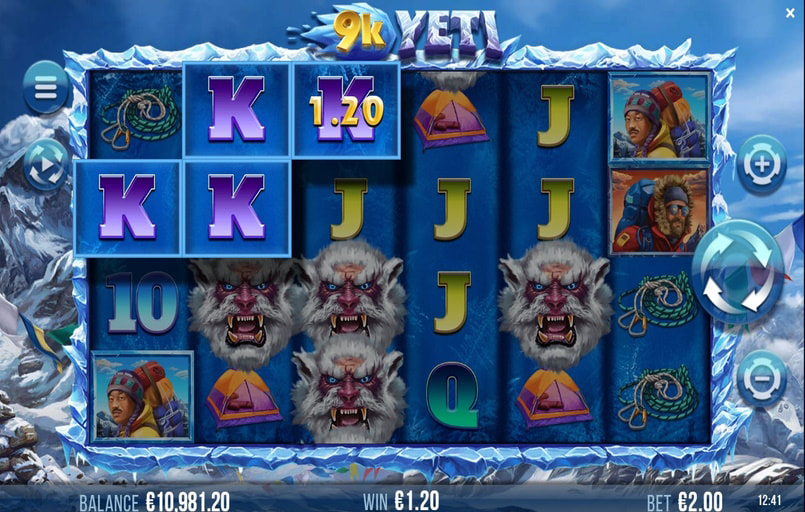Start autoplay with the circular play button

45,163
